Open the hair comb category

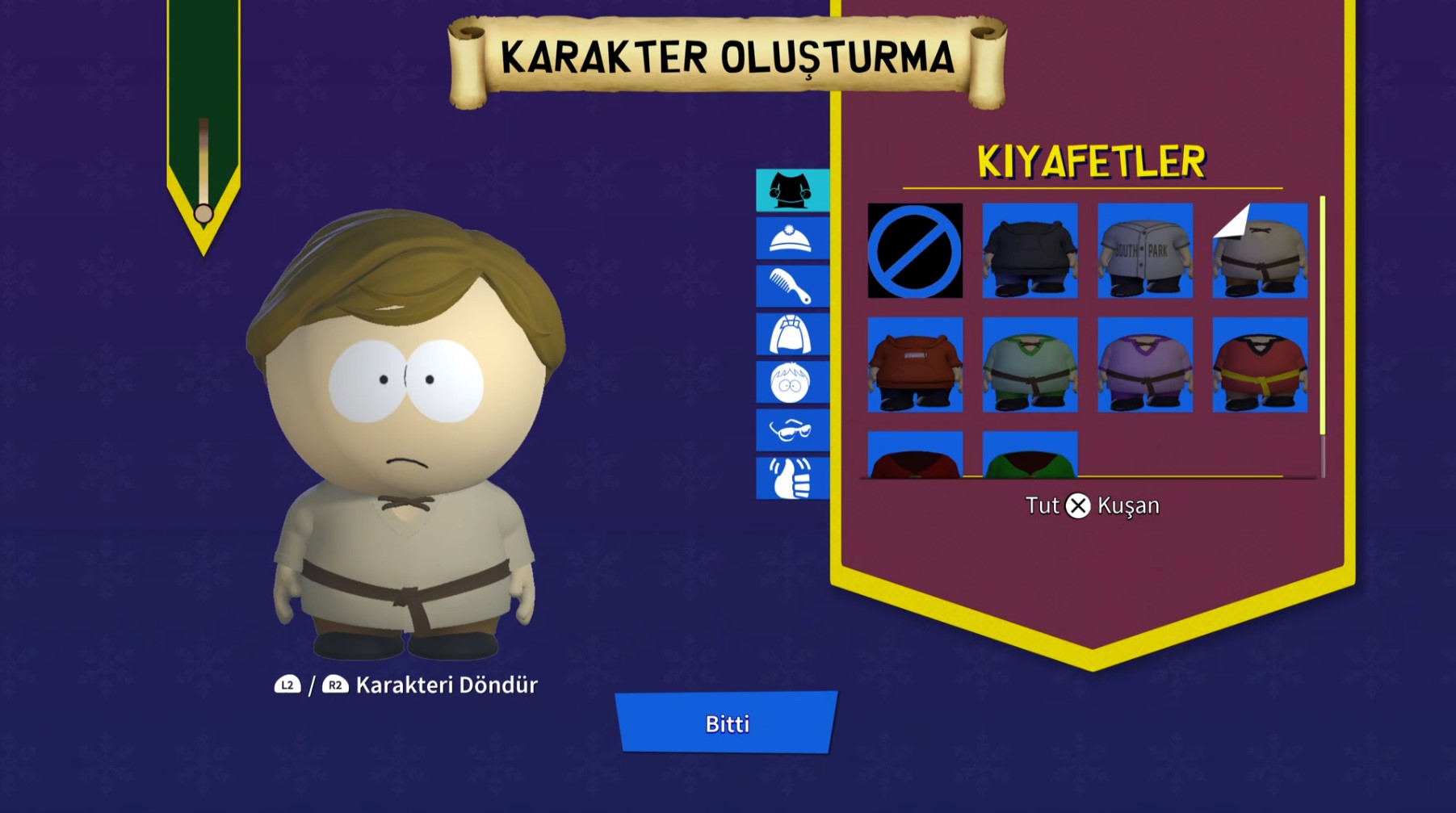pyautogui.click(x=791, y=287)
